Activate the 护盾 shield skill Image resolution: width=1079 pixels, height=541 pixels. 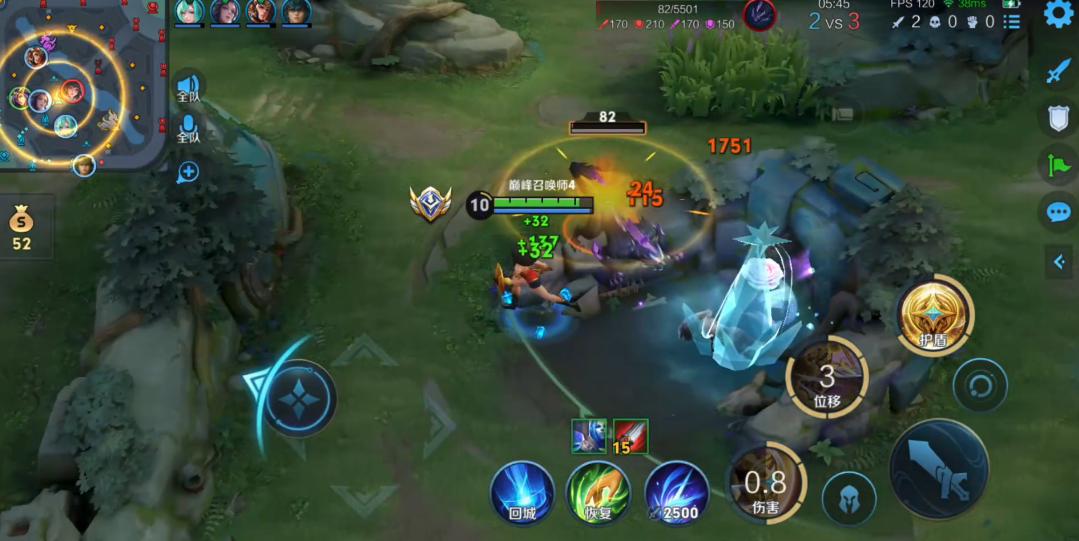click(934, 314)
